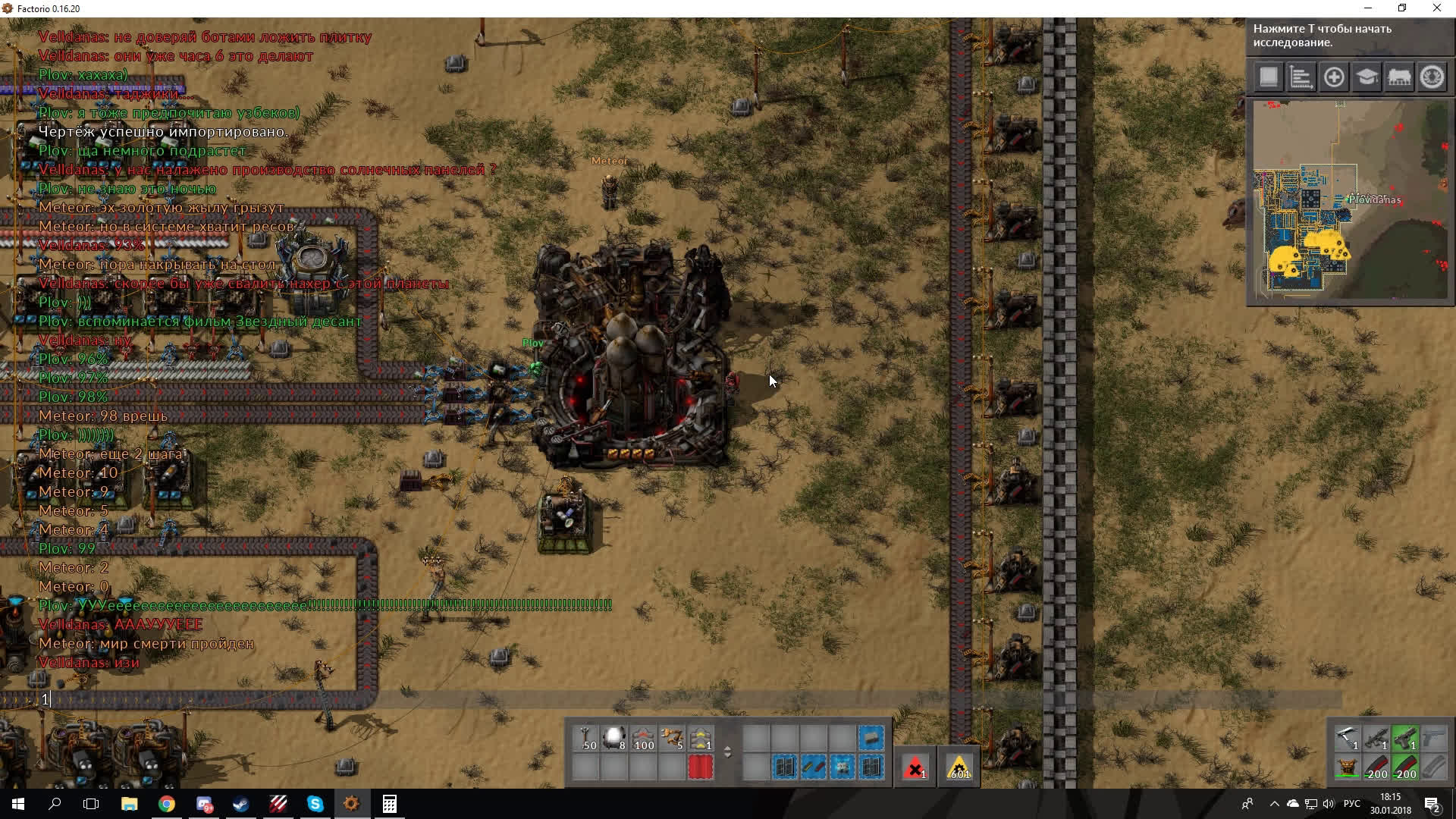
Task: Open the laurel-wreath achievements button
Action: [x=1432, y=77]
